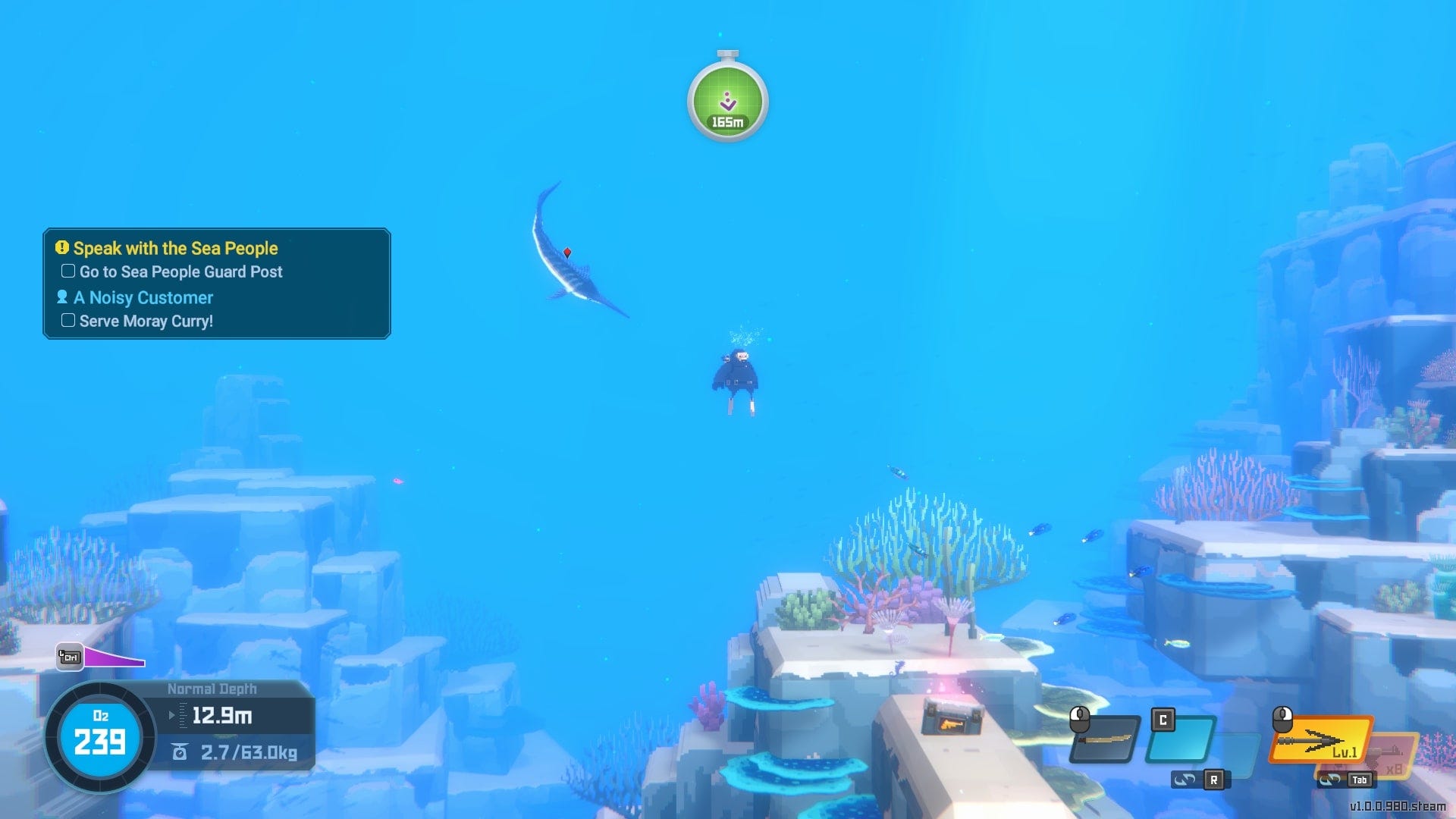
Task: Click the weight scale icon near 2.7/63.0kg
Action: click(180, 752)
